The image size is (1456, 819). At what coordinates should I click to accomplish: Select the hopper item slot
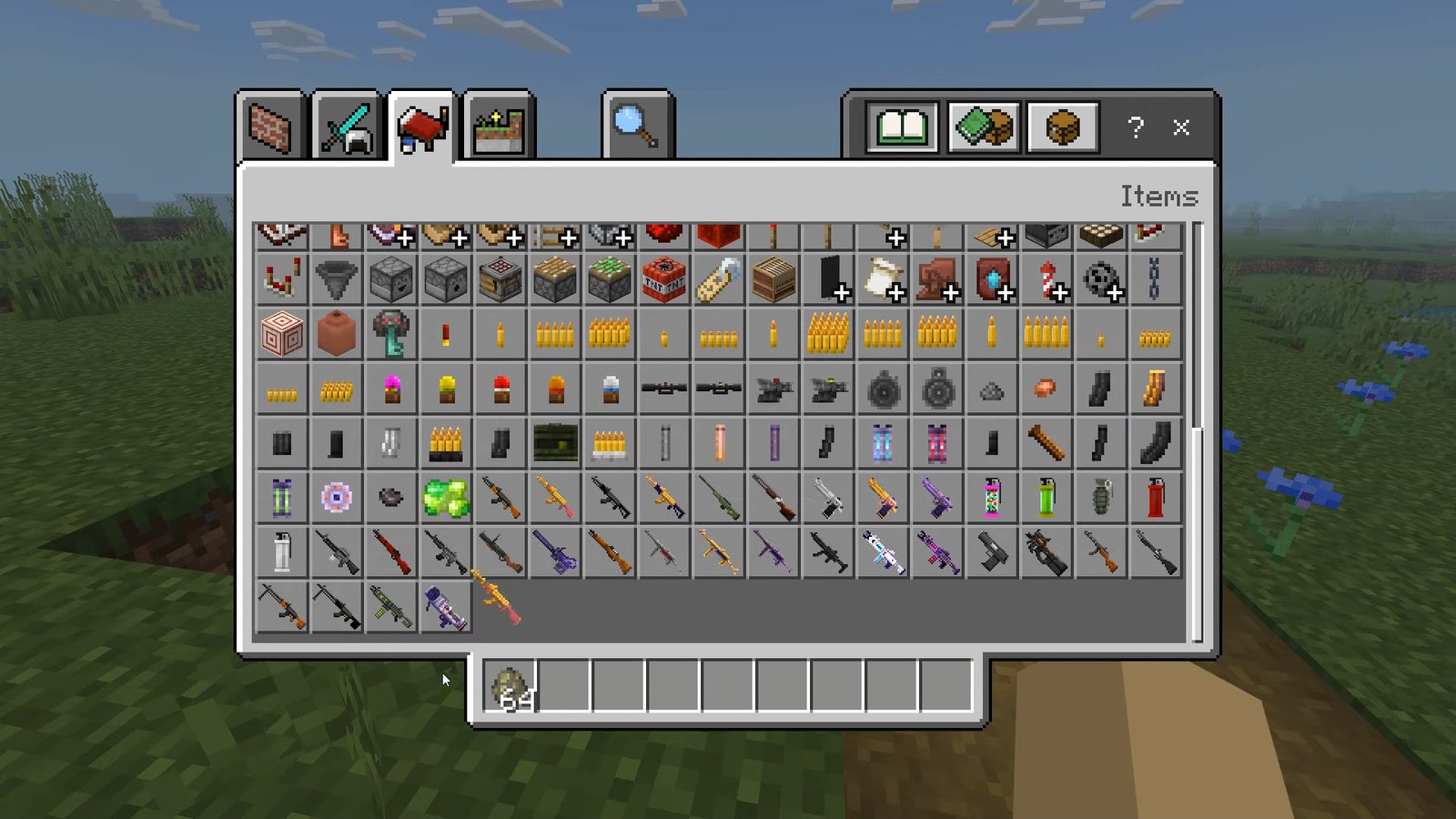click(x=337, y=279)
